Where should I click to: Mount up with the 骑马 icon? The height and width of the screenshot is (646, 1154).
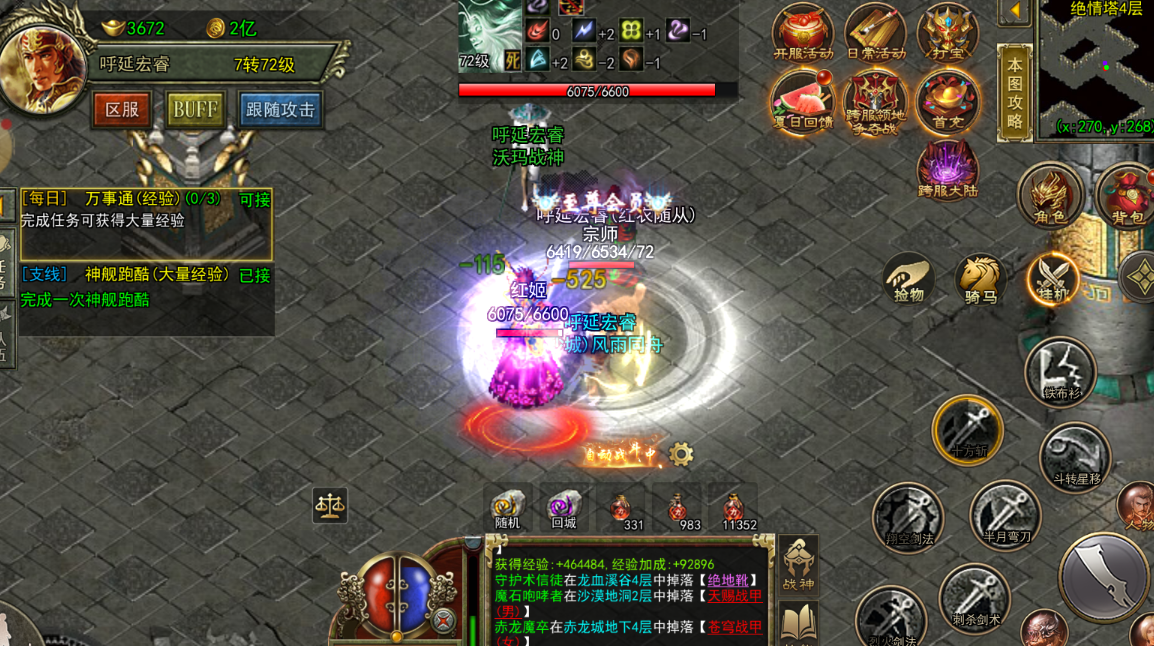pyautogui.click(x=979, y=279)
